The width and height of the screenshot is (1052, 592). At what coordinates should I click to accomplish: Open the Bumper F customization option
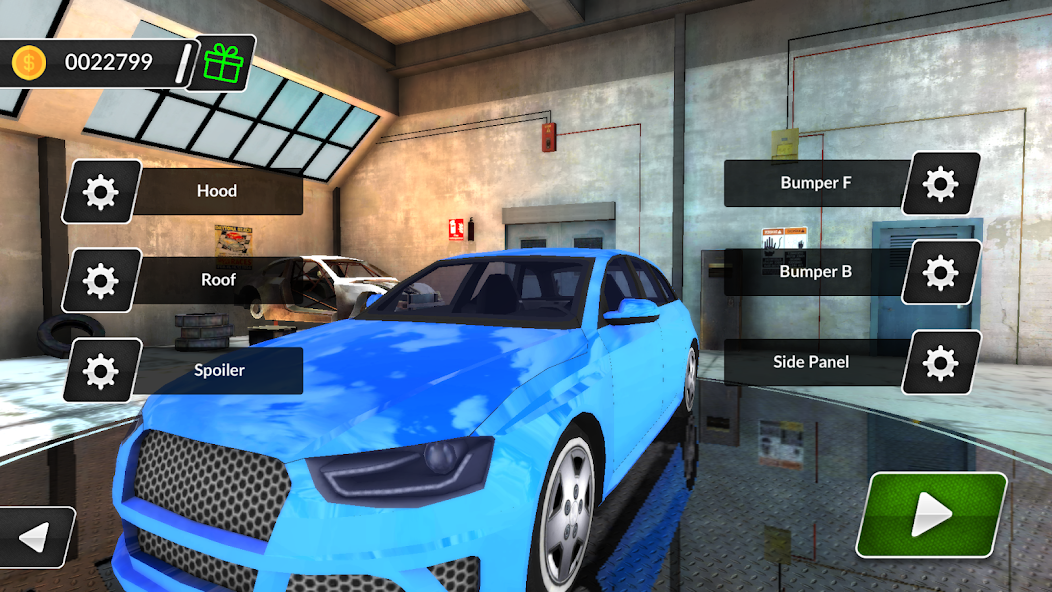[x=809, y=183]
